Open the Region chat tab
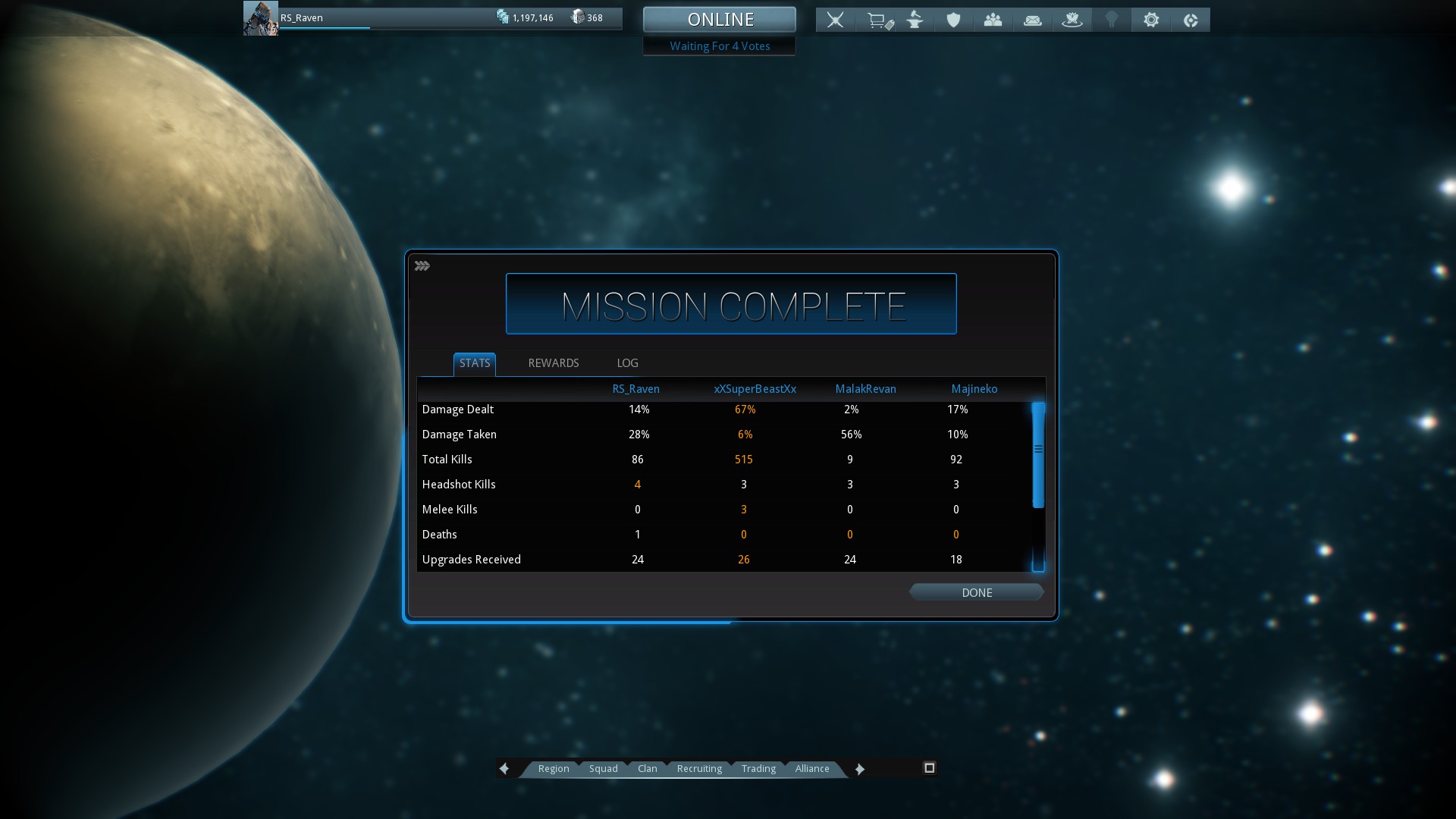 554,769
